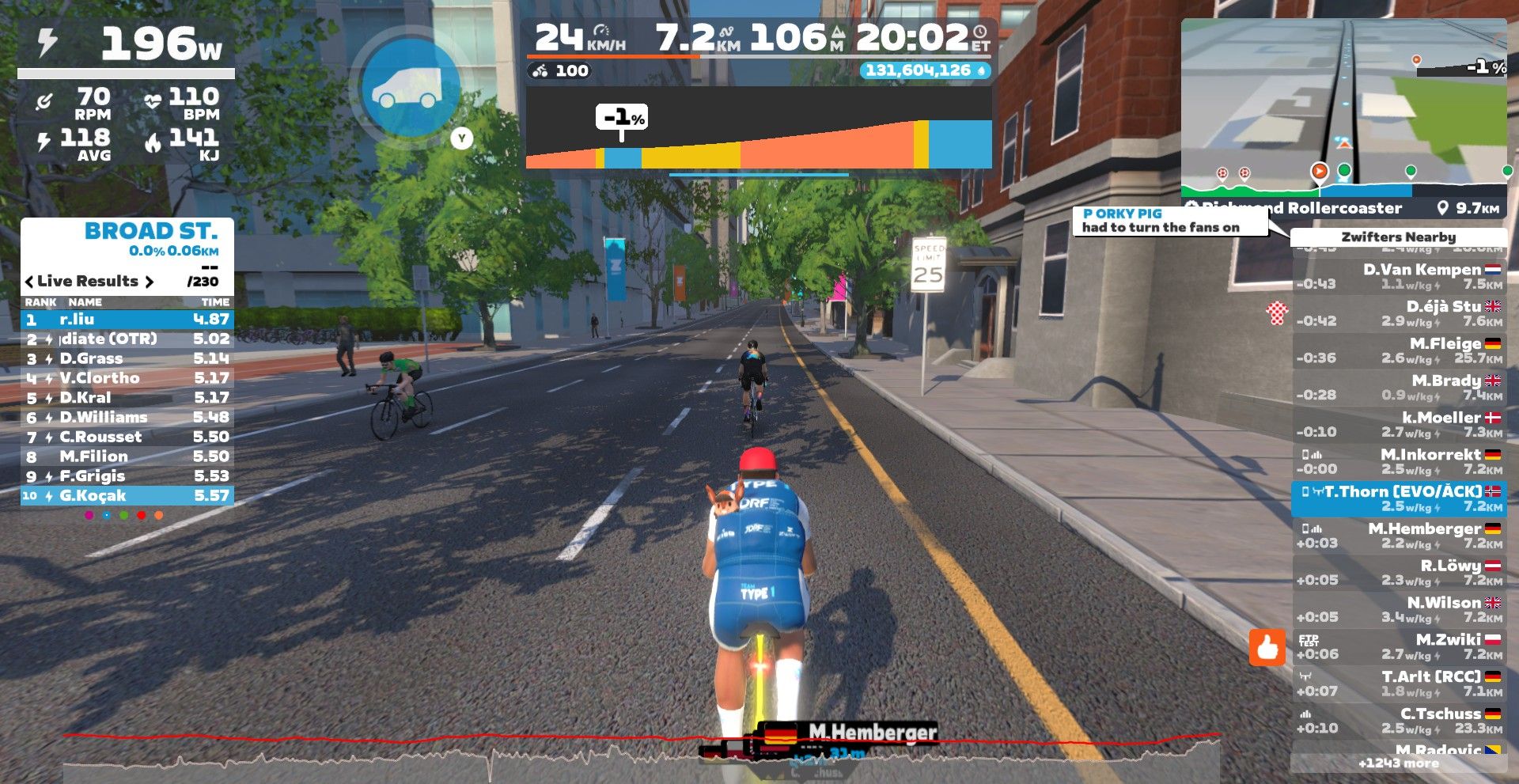Image resolution: width=1519 pixels, height=784 pixels.
Task: Choose M.Filion leaderboard entry
Action: (127, 456)
